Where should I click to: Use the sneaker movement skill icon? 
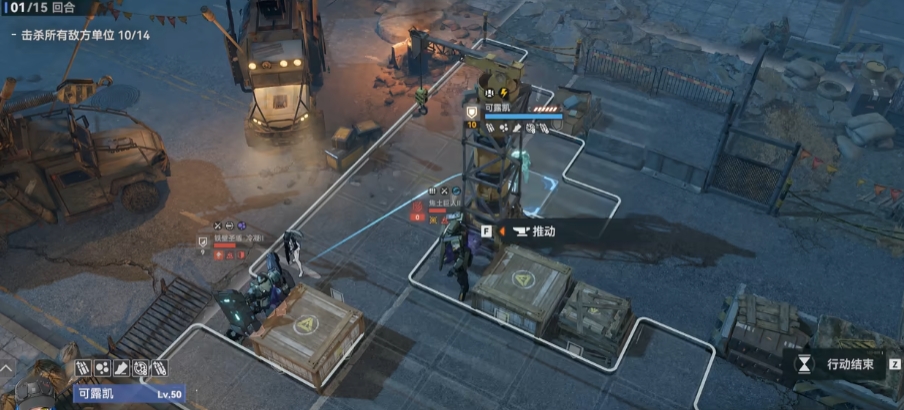(x=121, y=369)
